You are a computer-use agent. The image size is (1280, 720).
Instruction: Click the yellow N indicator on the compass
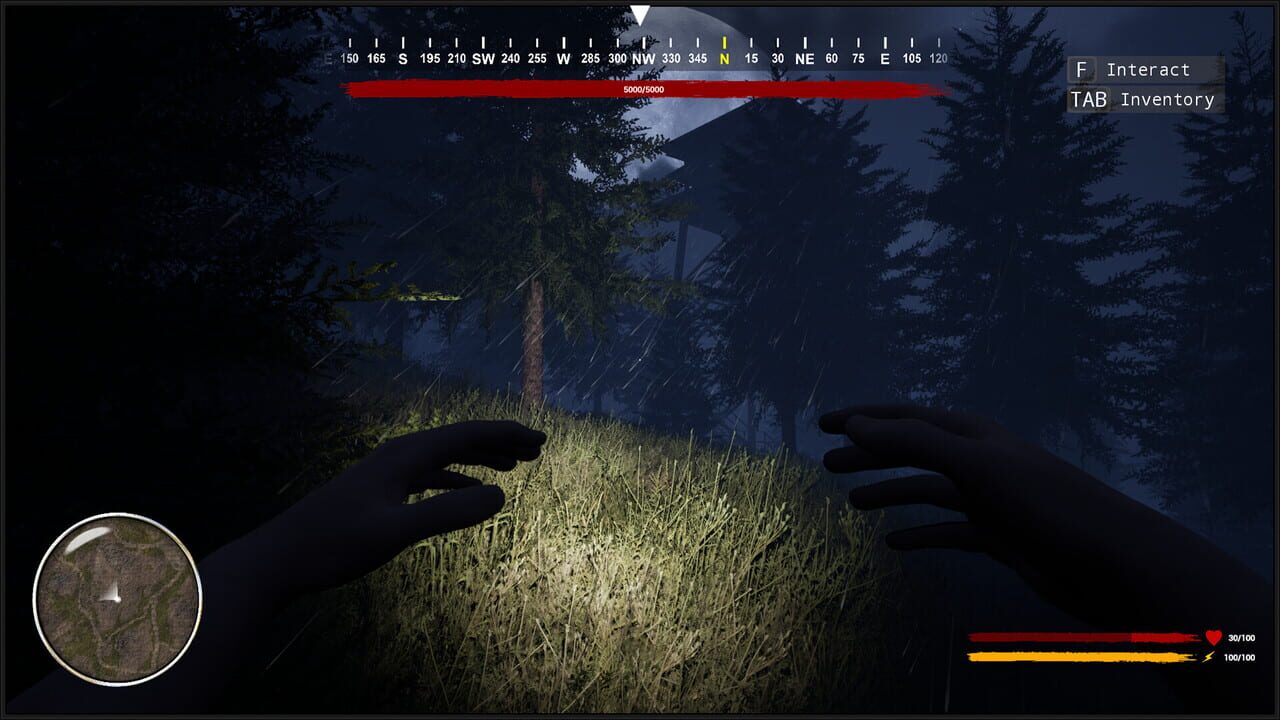(x=725, y=58)
